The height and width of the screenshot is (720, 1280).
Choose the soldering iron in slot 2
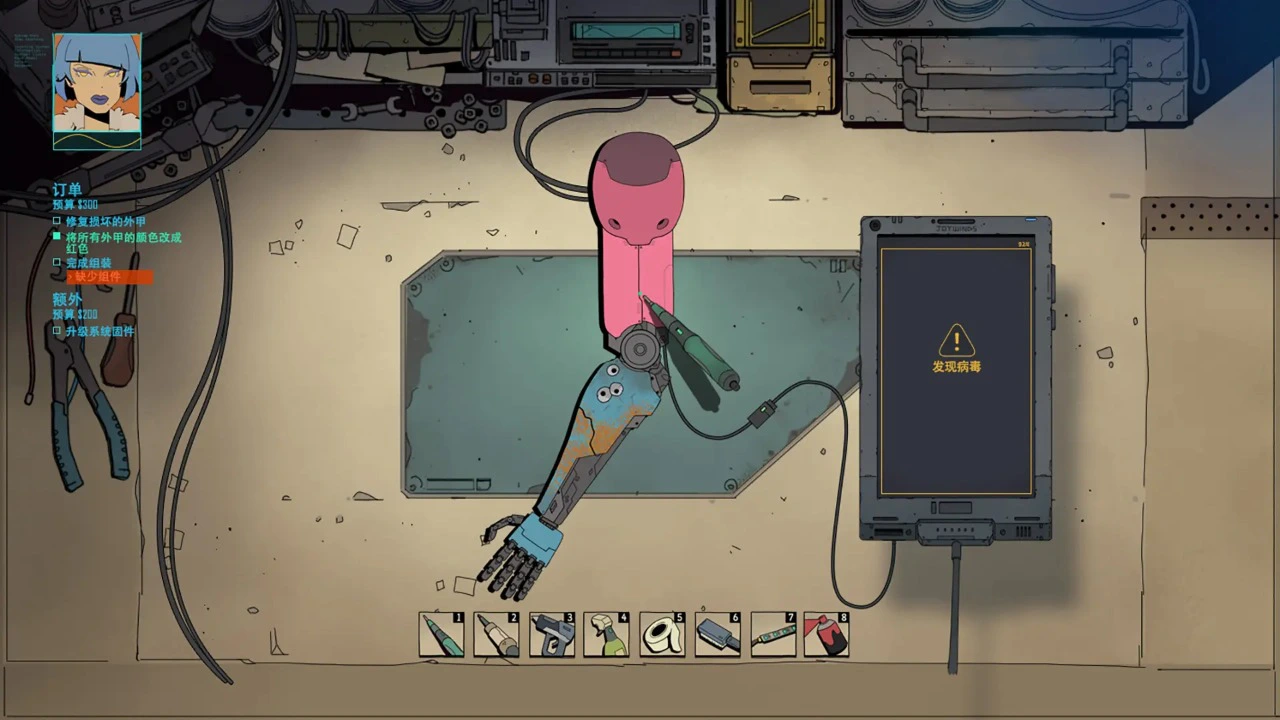pos(497,635)
